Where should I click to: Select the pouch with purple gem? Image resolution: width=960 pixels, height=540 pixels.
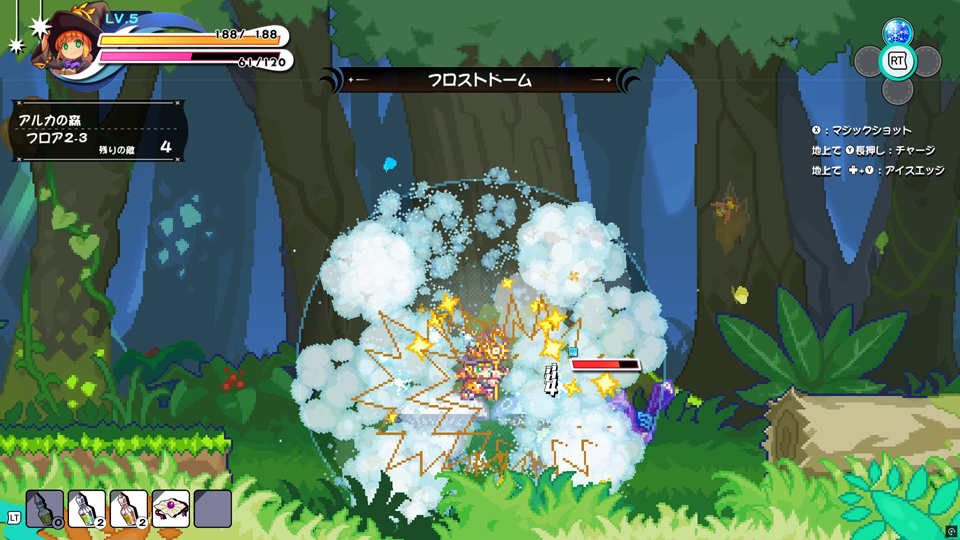[x=171, y=508]
